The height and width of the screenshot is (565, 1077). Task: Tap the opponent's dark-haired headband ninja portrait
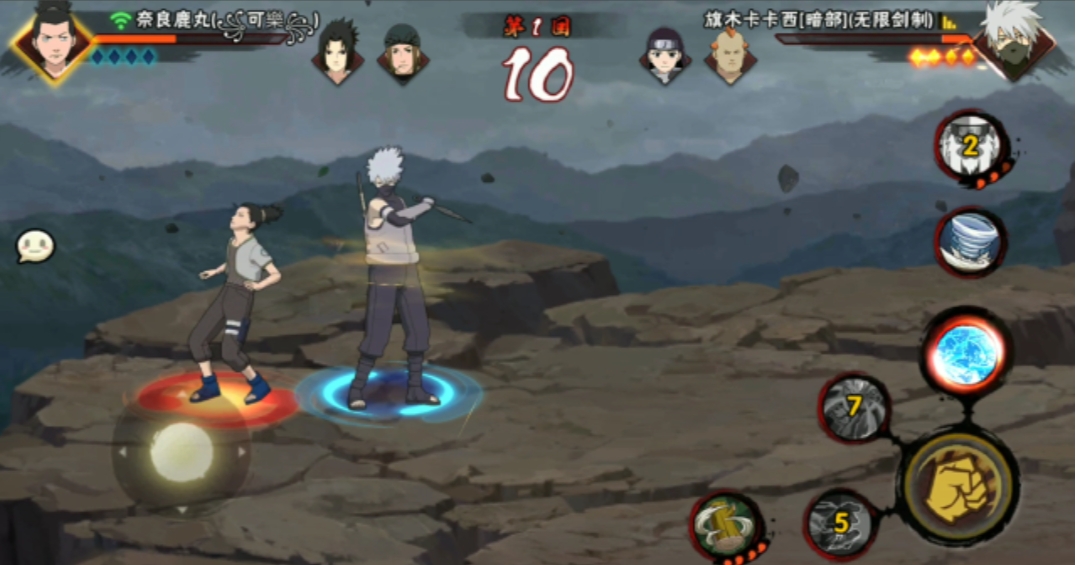(x=665, y=53)
